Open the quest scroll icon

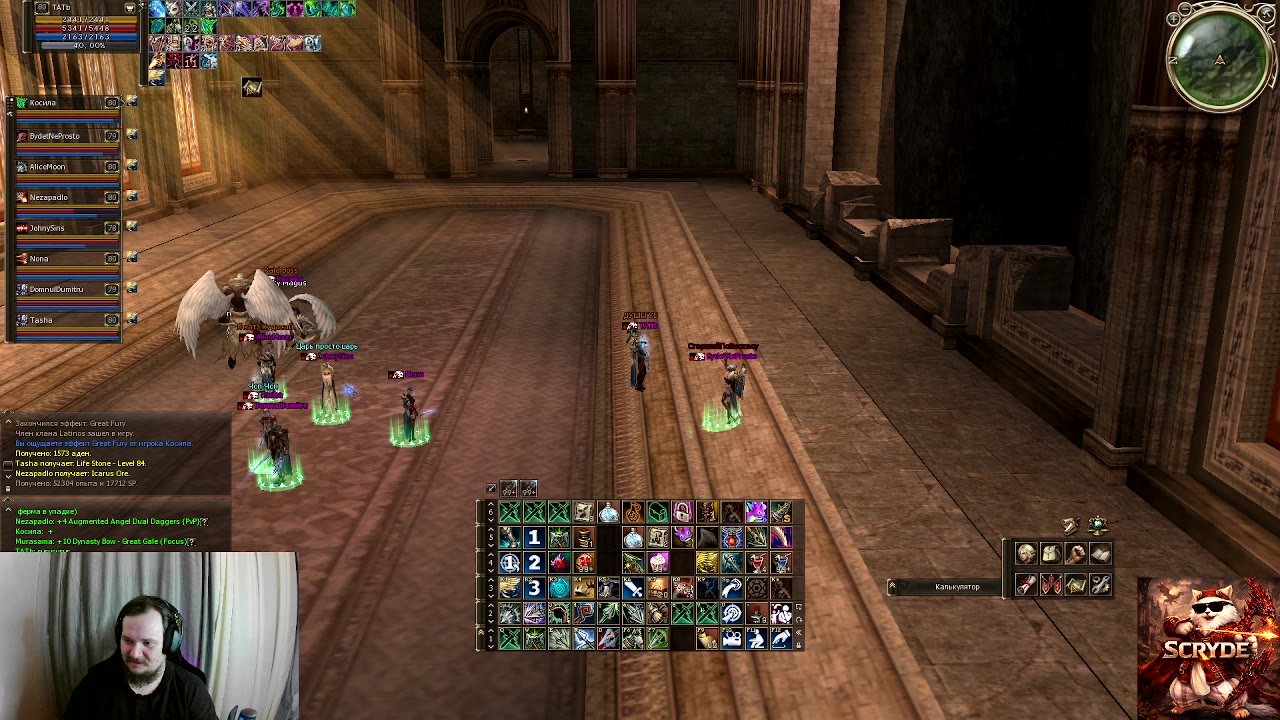click(x=1026, y=585)
